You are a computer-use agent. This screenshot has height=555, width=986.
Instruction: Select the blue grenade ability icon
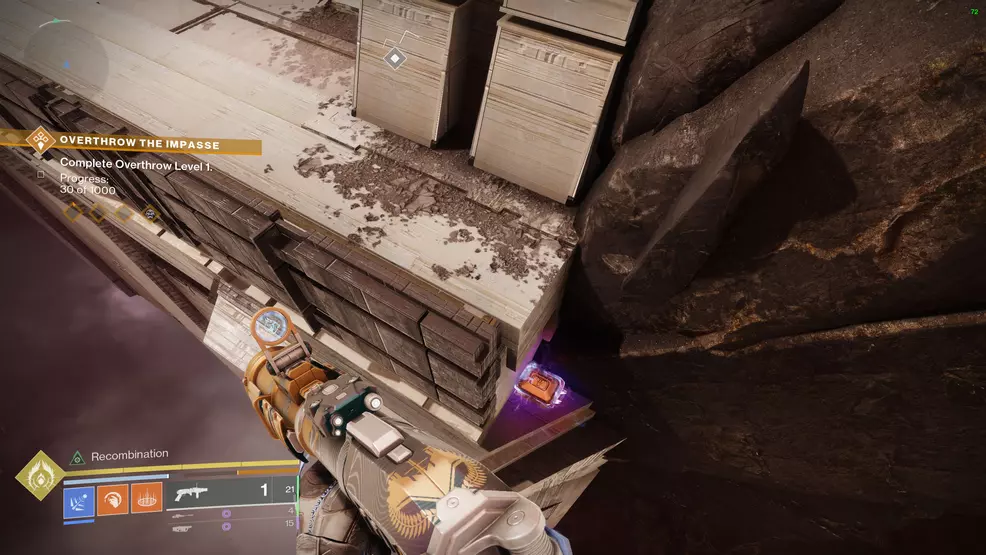point(79,501)
